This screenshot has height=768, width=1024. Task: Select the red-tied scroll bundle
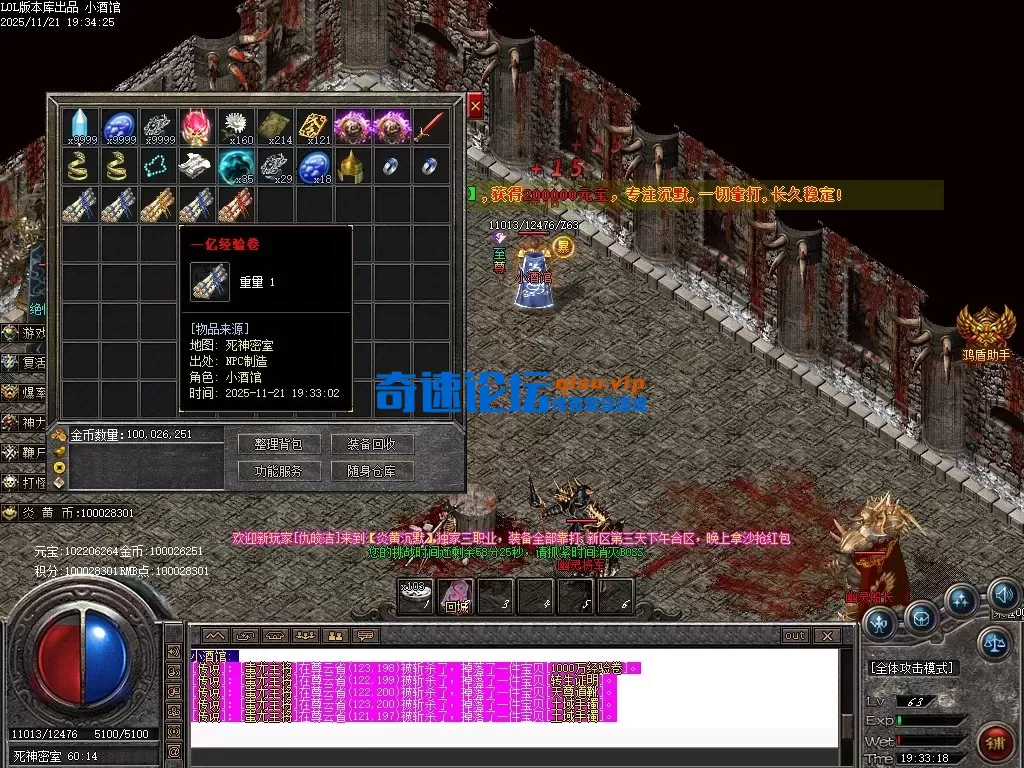236,205
